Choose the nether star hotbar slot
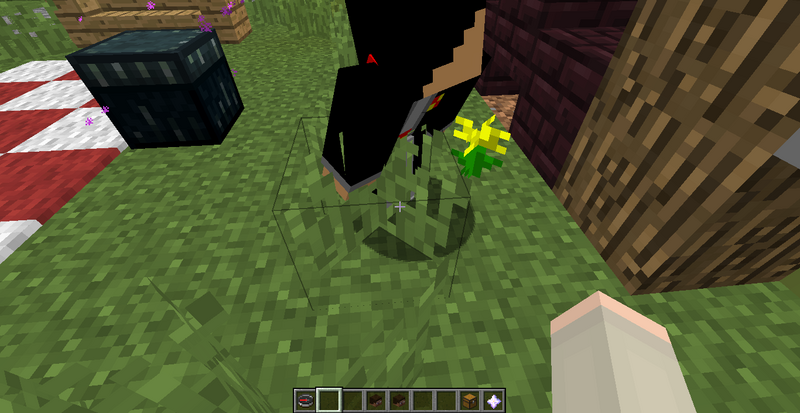800x413 pixels. [x=494, y=400]
